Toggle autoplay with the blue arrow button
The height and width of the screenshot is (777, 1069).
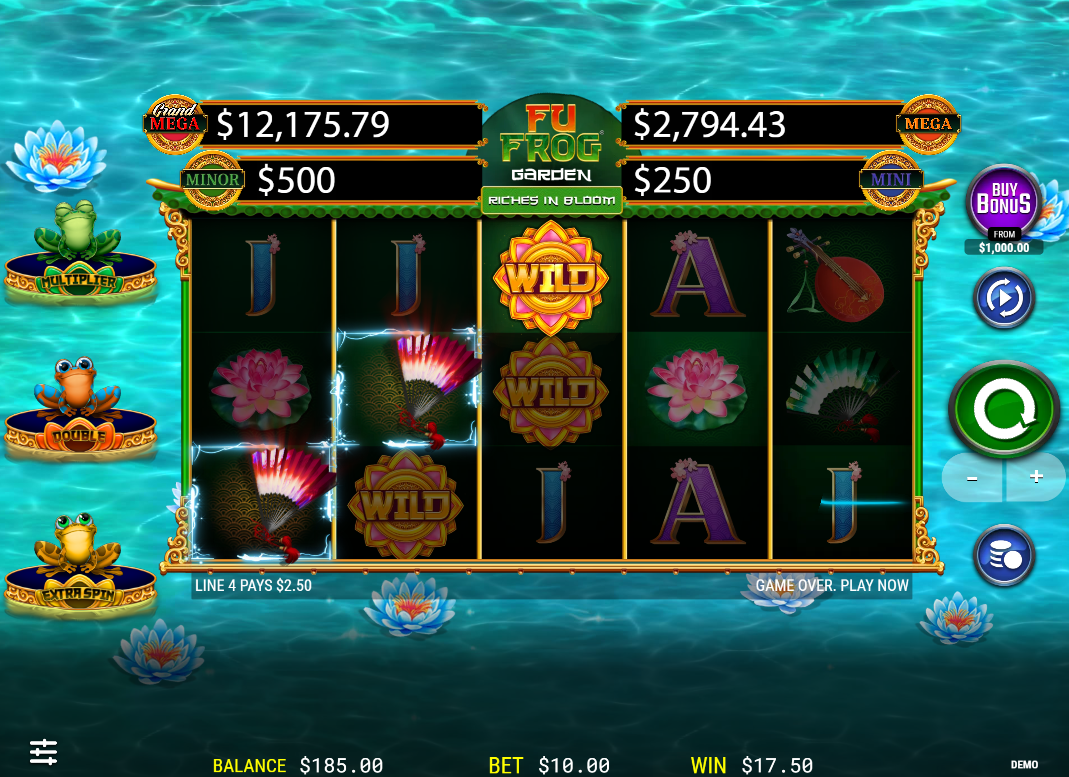(1003, 298)
